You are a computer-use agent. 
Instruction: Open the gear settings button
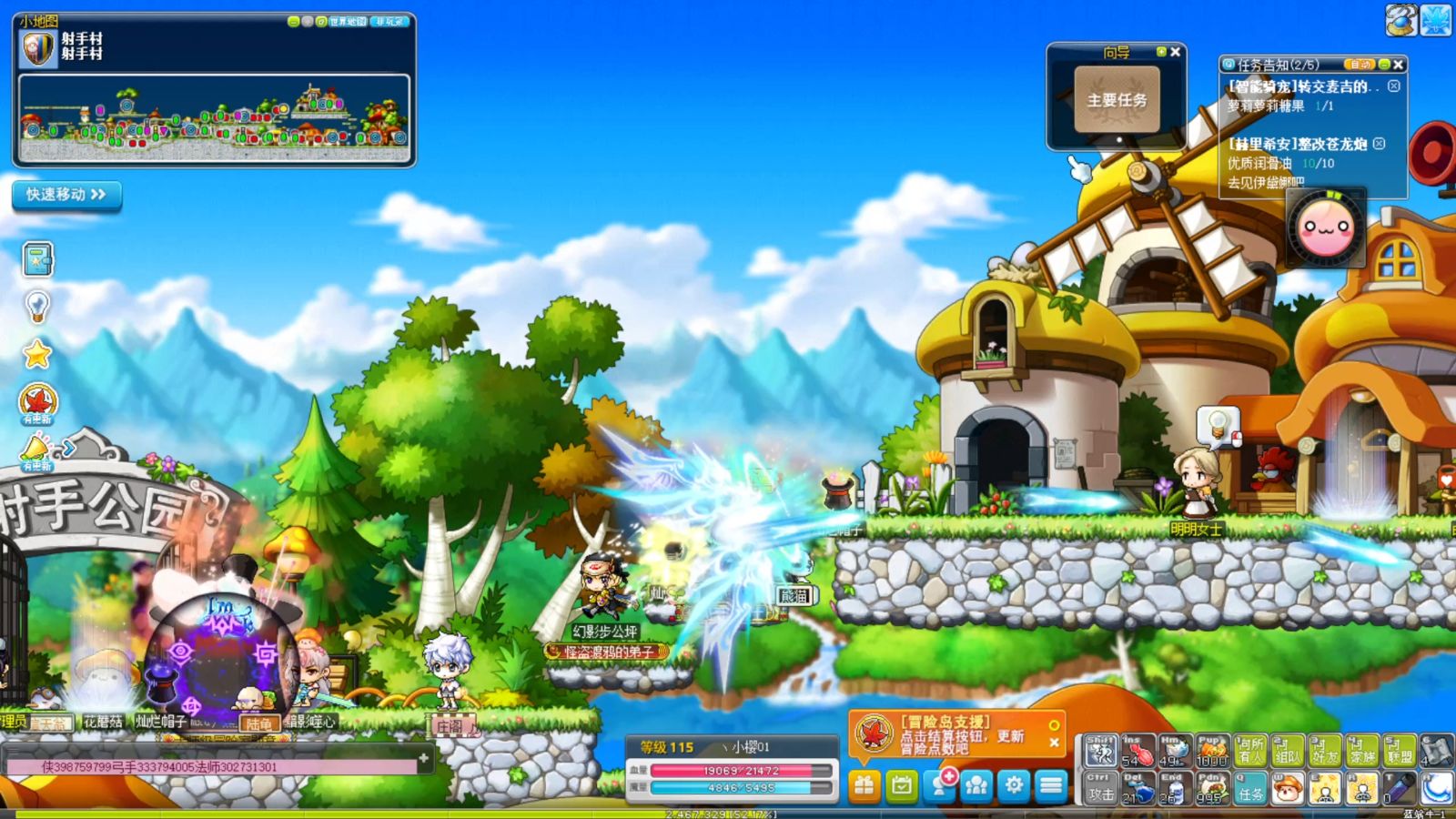tap(1014, 785)
